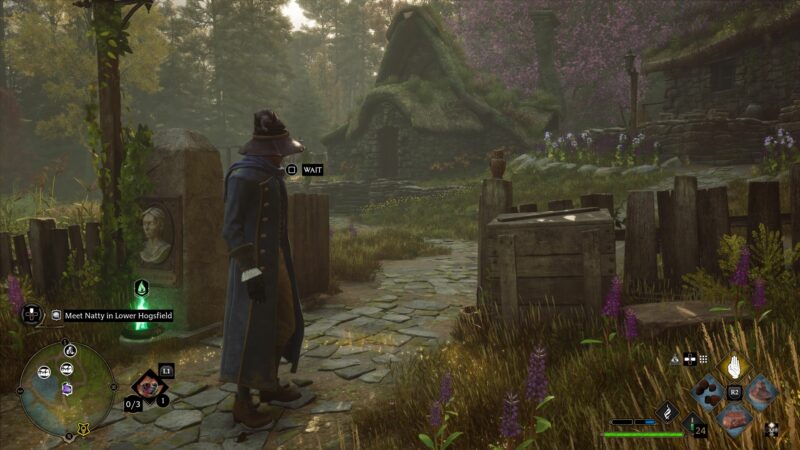
Task: Activate the yellow hand spell slot
Action: (x=735, y=368)
